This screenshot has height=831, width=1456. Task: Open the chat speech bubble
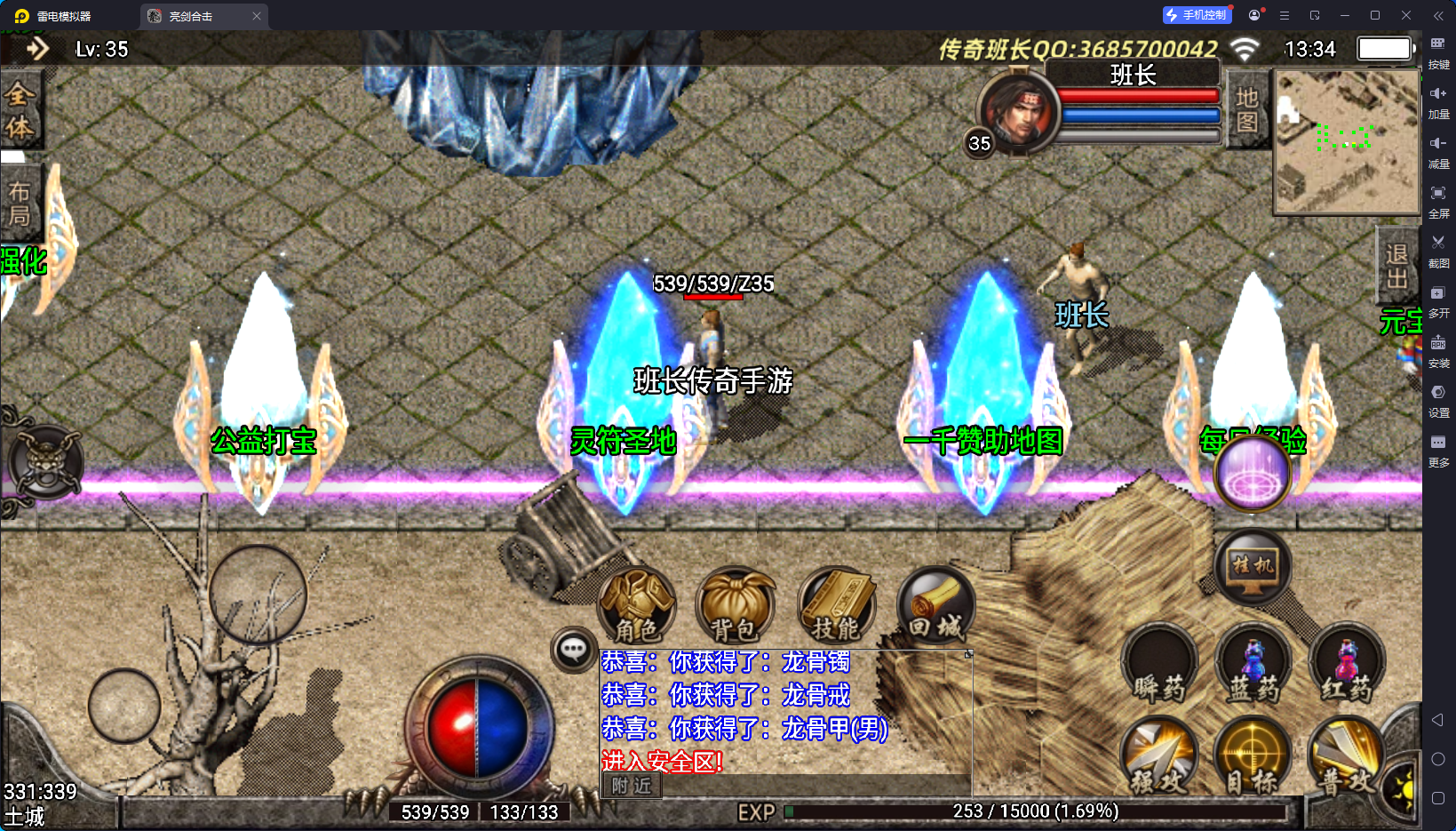click(x=573, y=650)
